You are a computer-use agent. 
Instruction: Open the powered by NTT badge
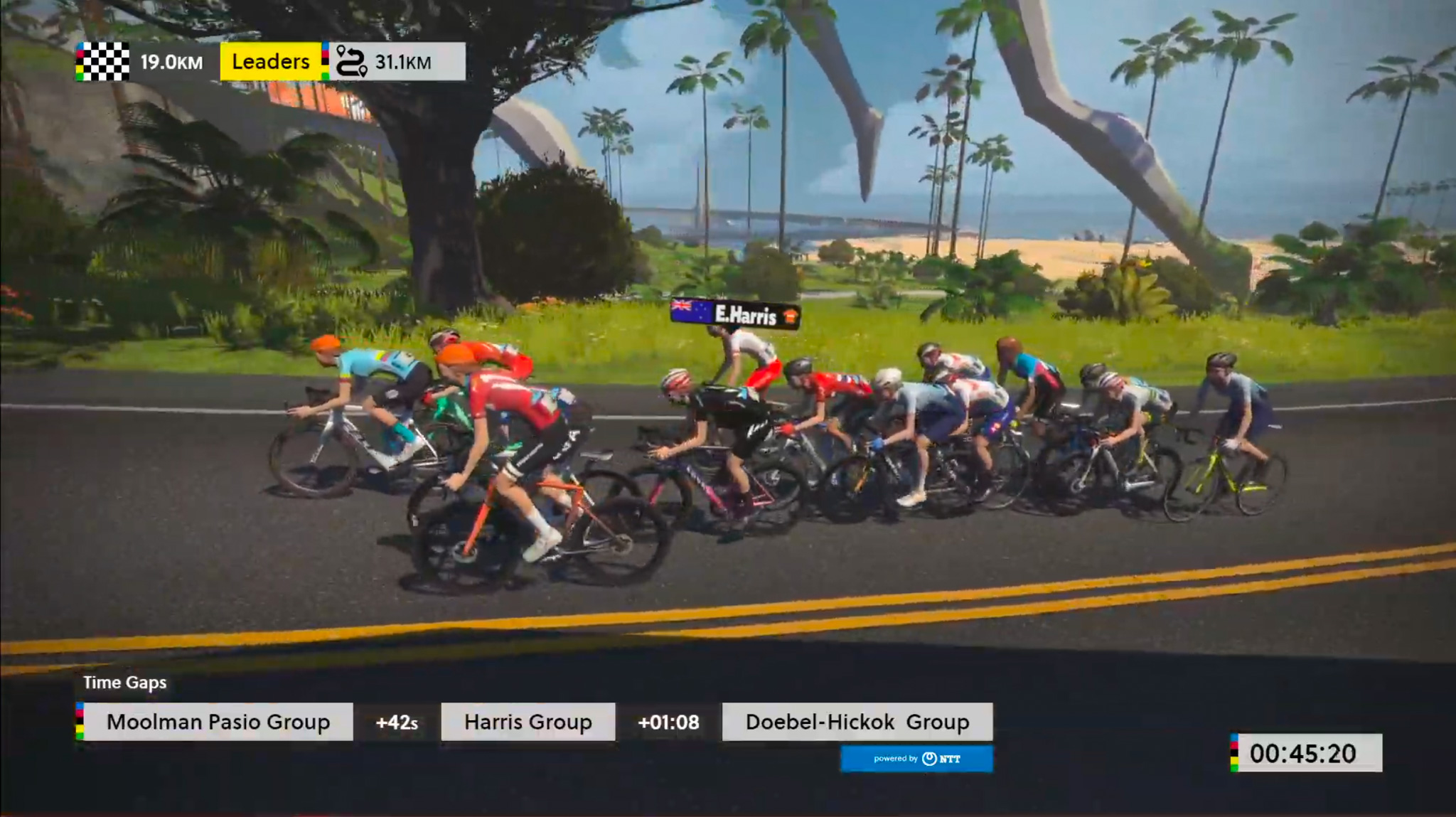pyautogui.click(x=916, y=759)
